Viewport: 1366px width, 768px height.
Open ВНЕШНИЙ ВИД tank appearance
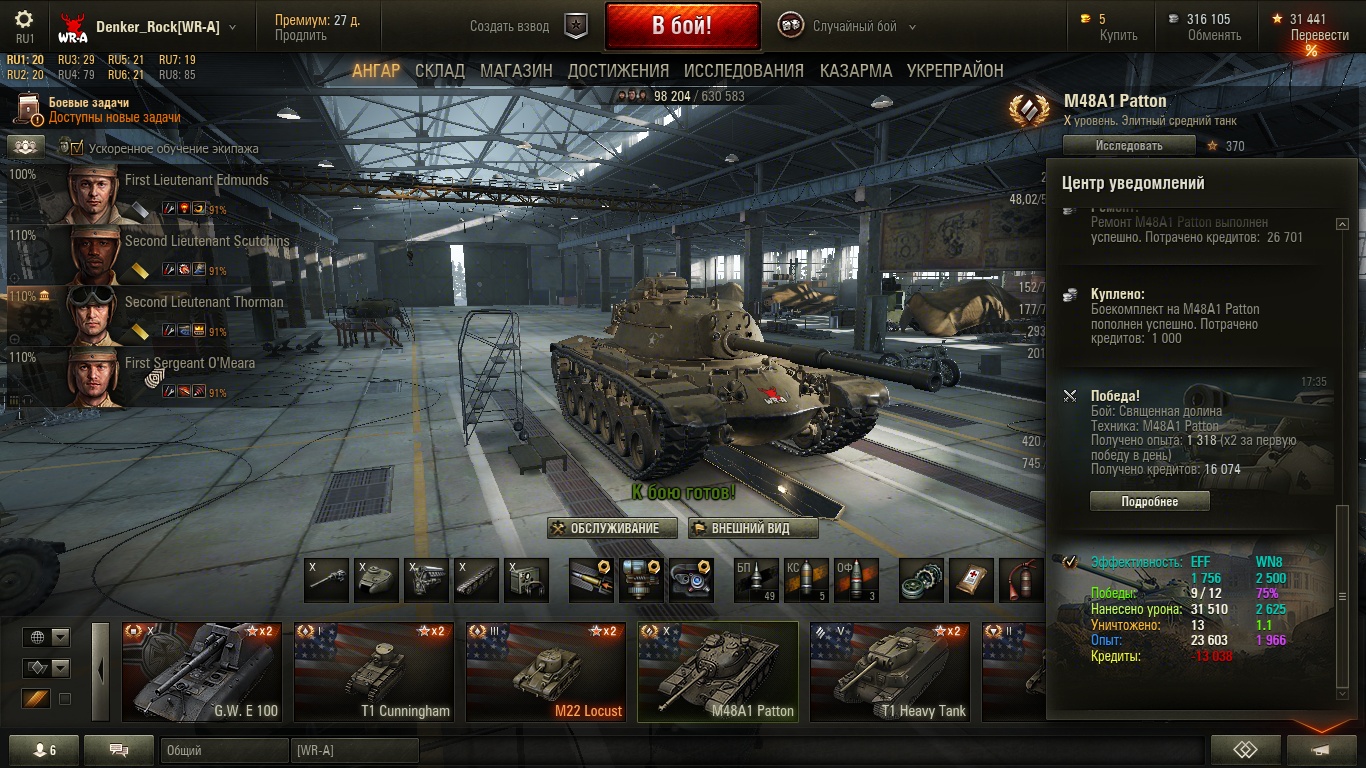(x=753, y=528)
